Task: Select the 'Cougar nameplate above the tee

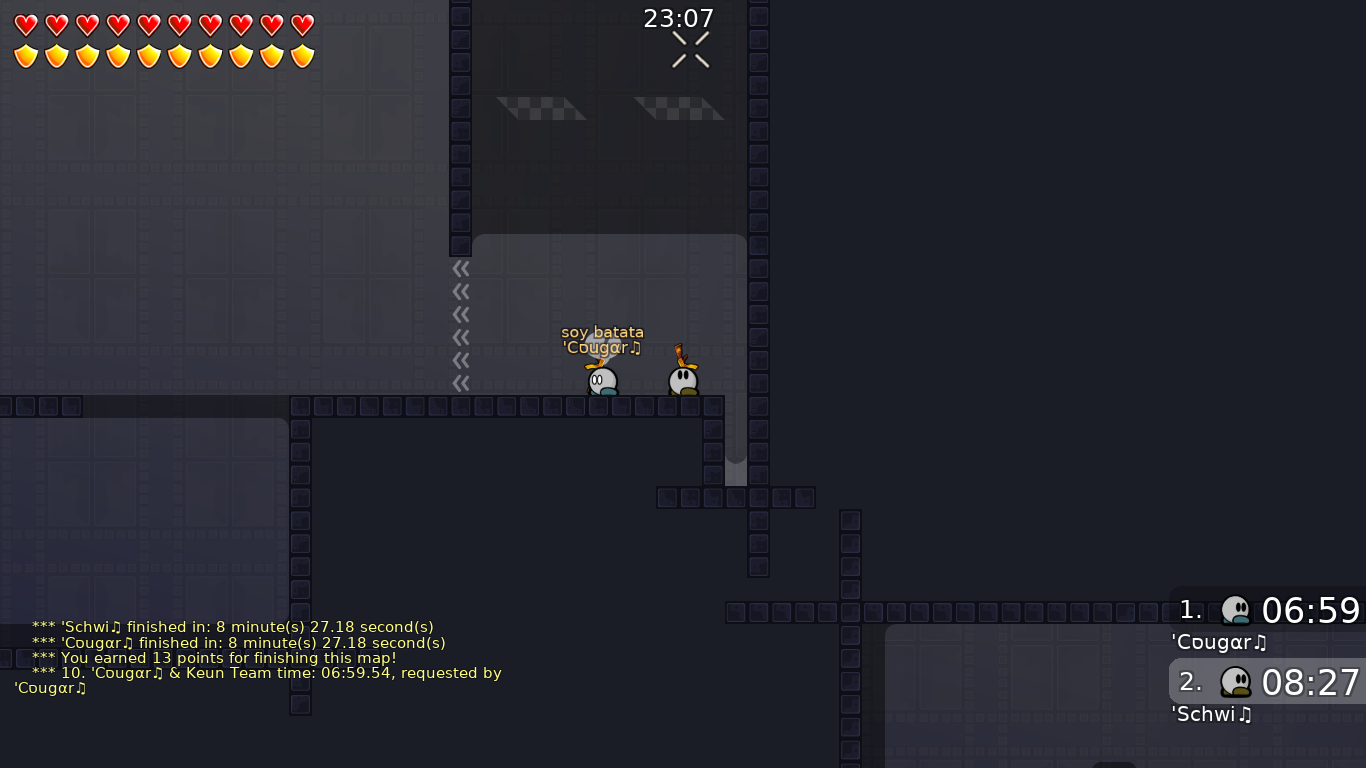Action: (x=602, y=347)
